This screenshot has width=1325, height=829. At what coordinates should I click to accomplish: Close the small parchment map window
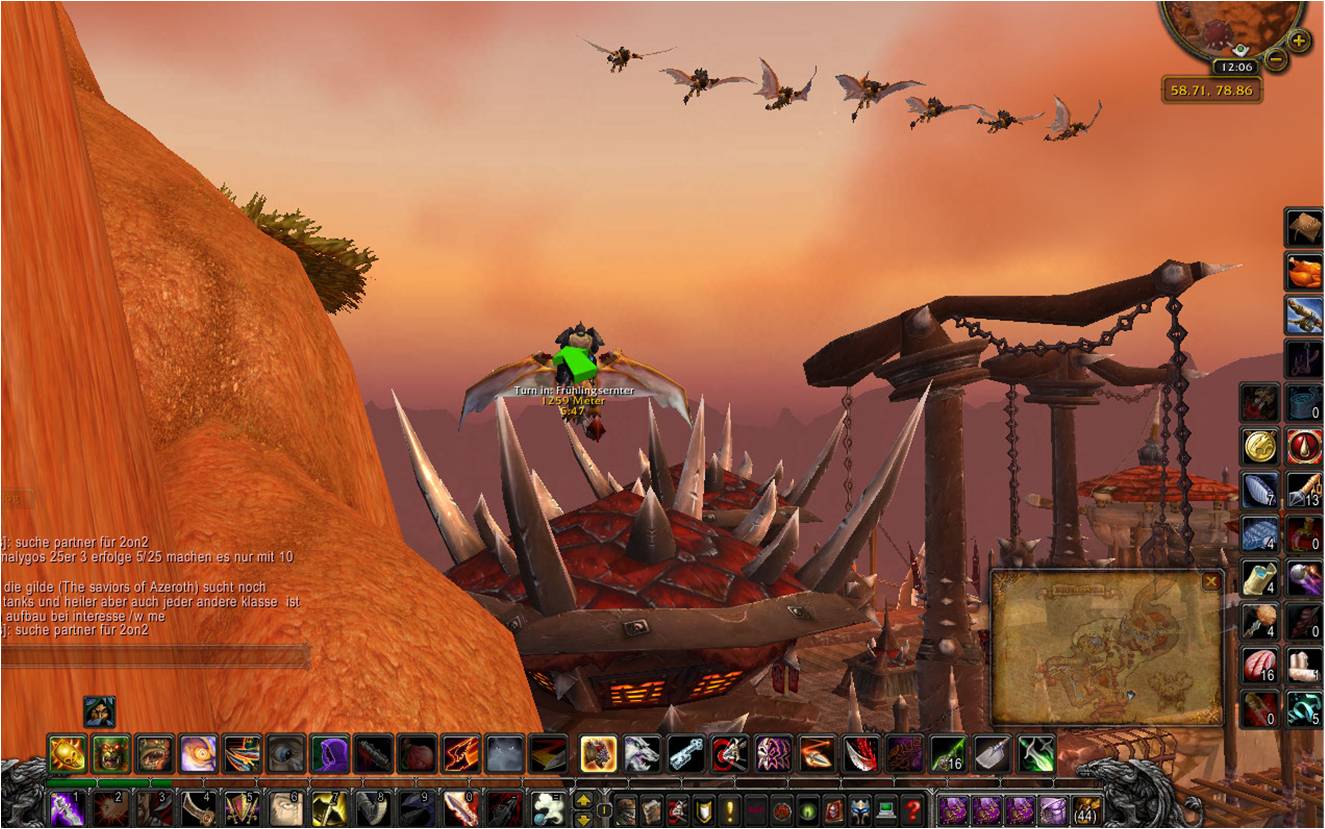(x=1211, y=581)
